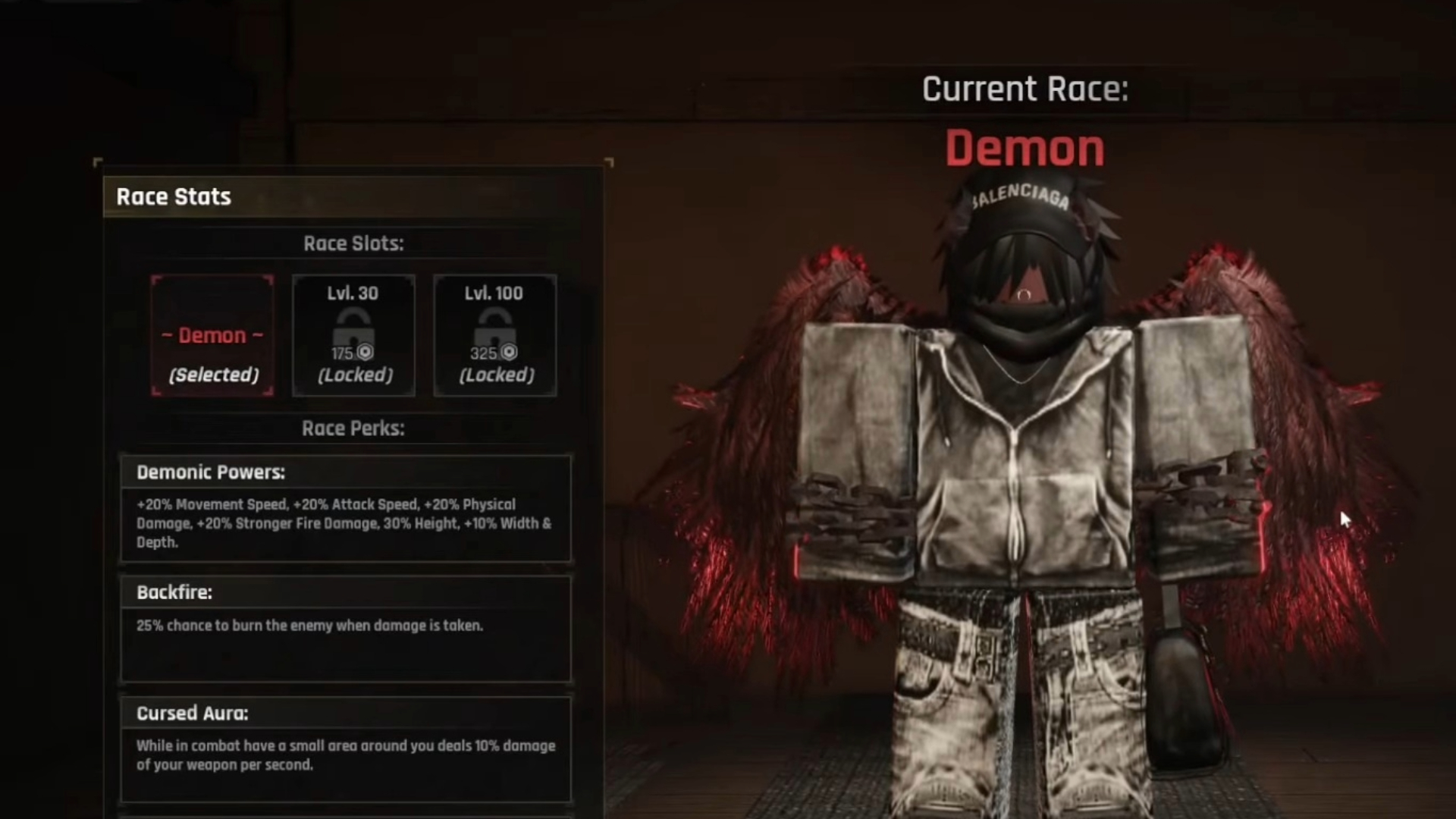Click the Current Race: Demon title
Screen dimensions: 1456x819
(1025, 121)
